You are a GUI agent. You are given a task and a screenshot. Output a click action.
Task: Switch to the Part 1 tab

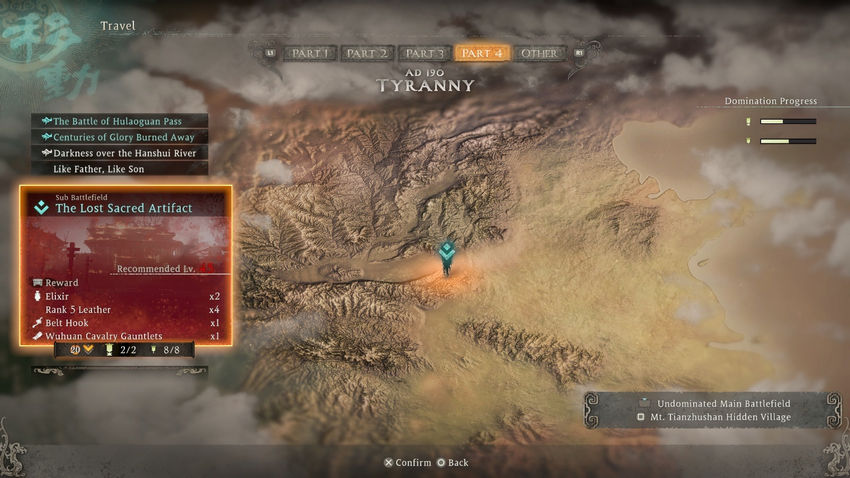point(309,54)
